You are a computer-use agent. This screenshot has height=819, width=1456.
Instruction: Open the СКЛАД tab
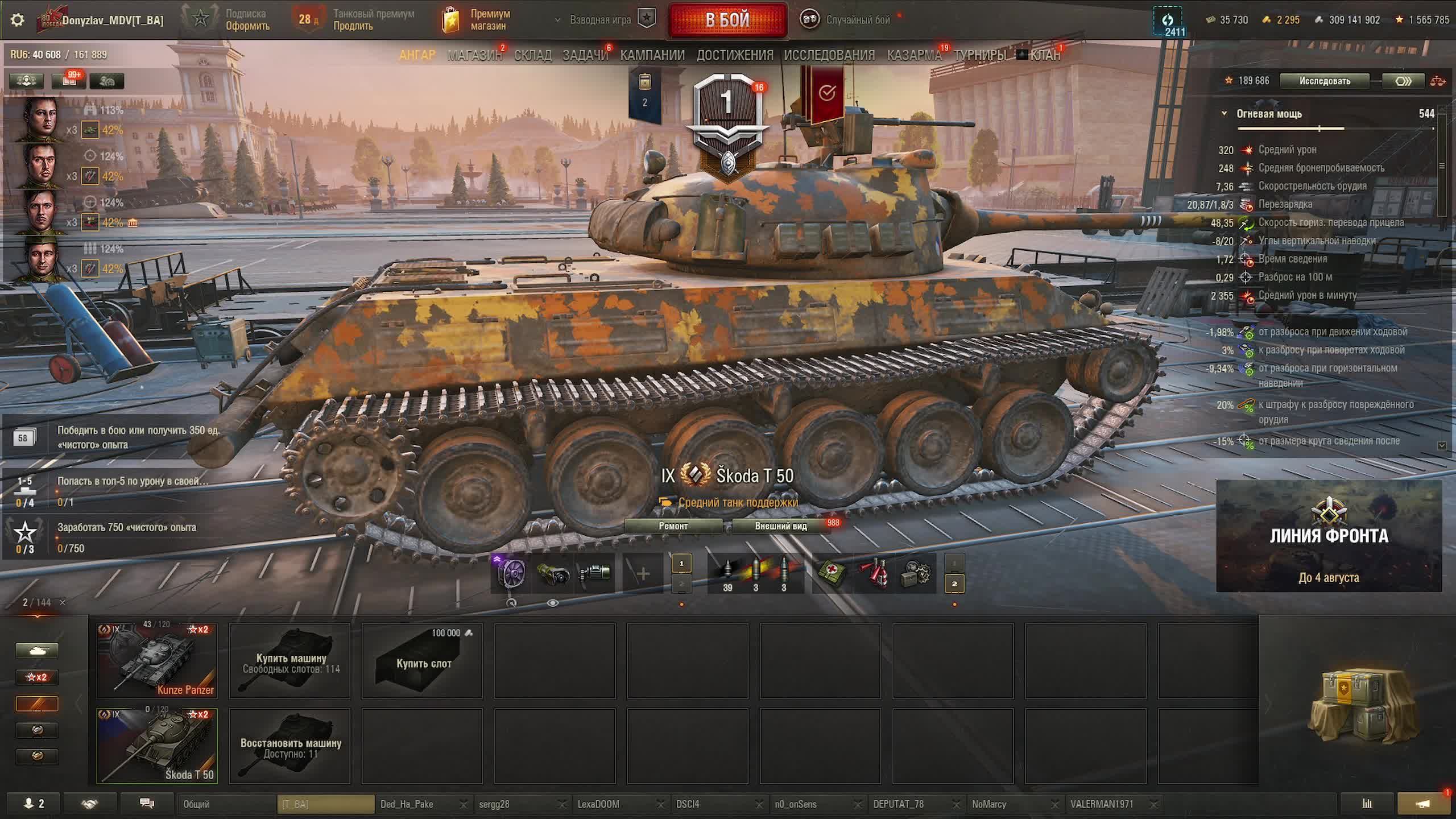pyautogui.click(x=532, y=55)
